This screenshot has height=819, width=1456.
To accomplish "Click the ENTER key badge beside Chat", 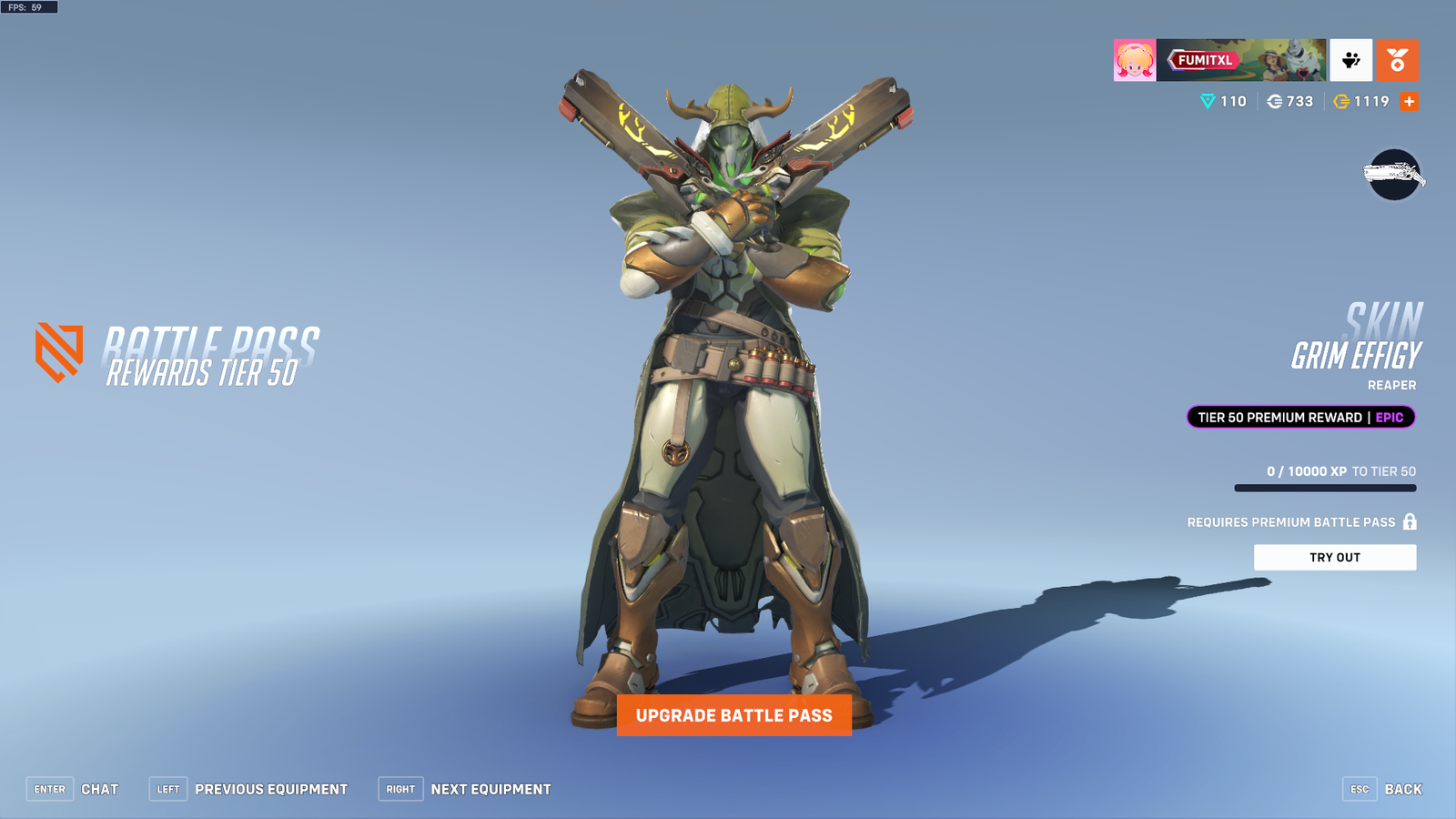I will click(49, 789).
